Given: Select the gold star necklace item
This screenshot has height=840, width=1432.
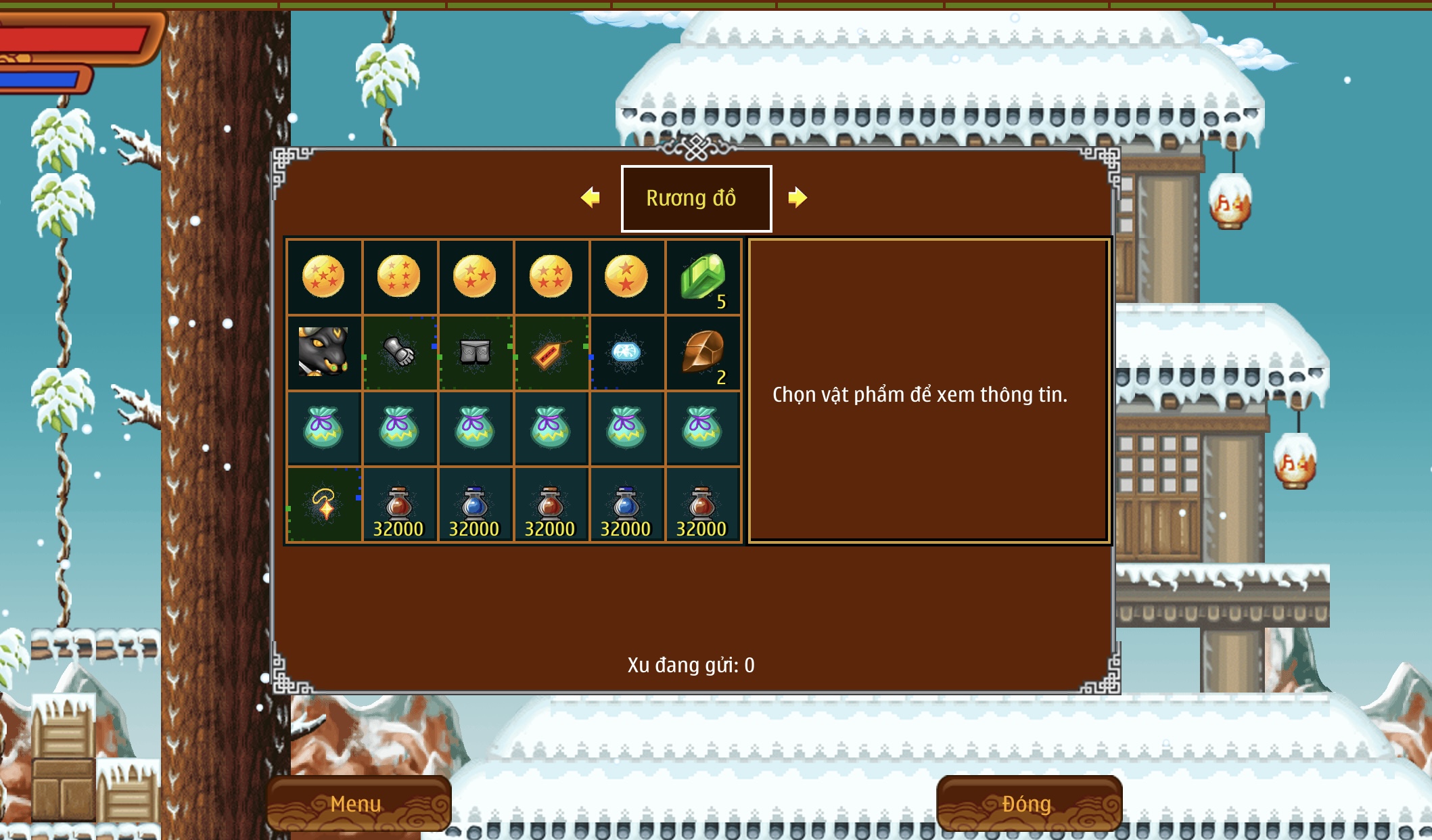Looking at the screenshot, I should tap(323, 504).
